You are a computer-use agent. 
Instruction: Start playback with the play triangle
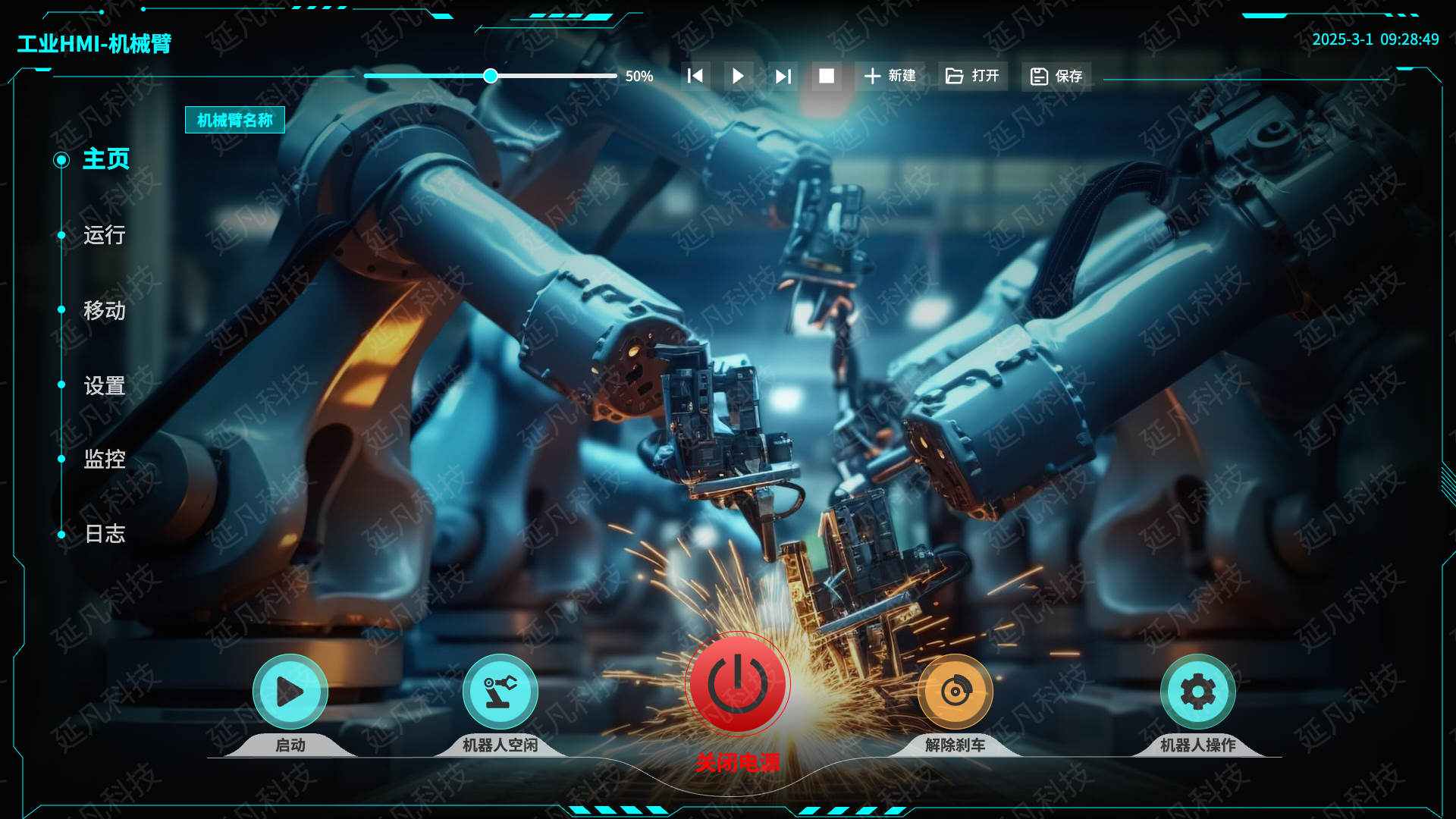coord(738,76)
